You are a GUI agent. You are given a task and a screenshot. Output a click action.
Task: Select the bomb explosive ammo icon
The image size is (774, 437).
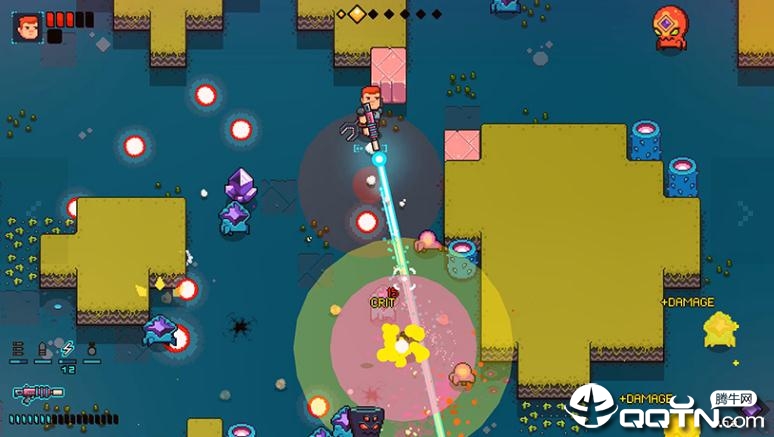point(91,350)
